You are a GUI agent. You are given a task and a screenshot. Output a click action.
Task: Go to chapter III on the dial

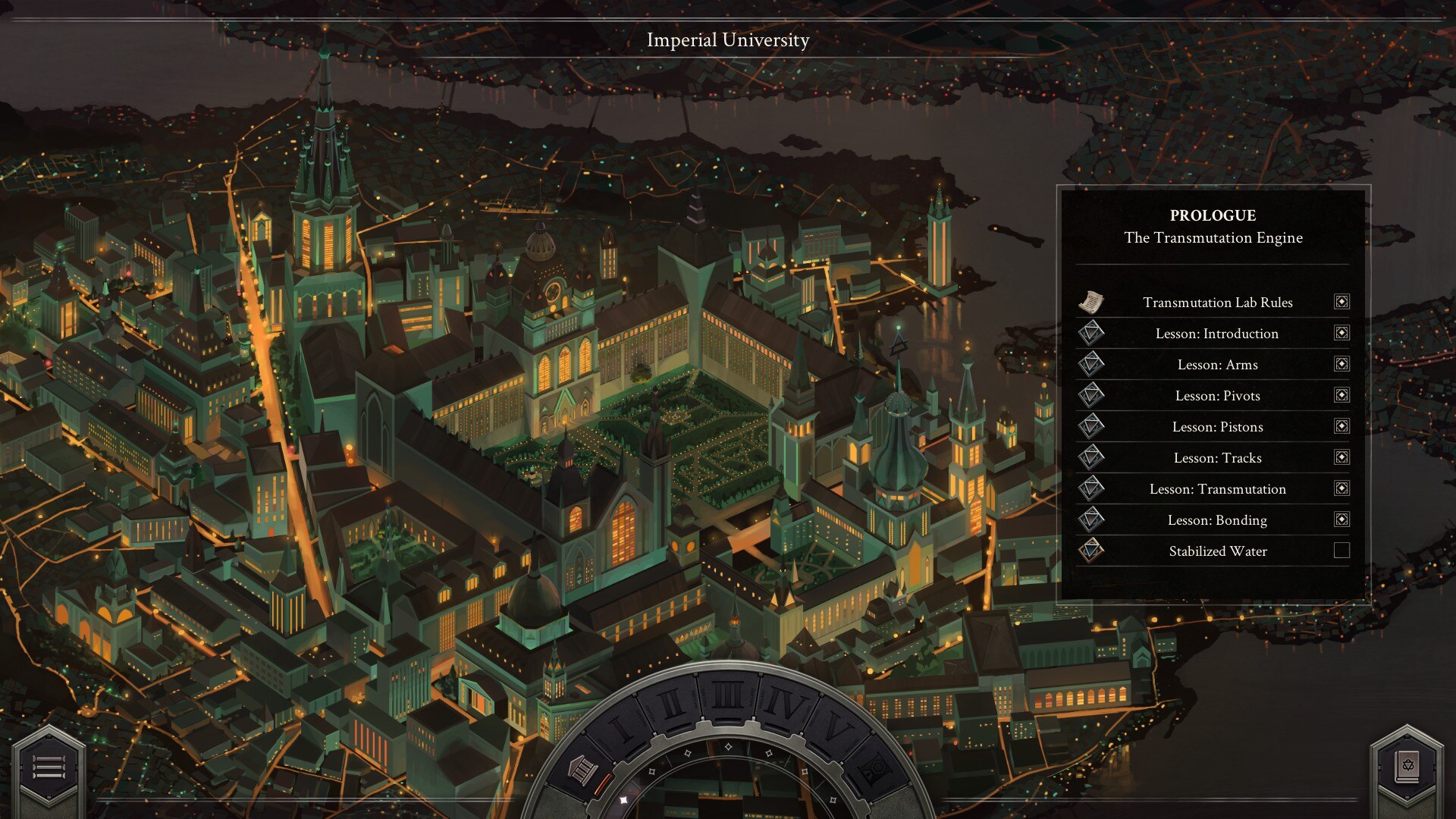click(728, 695)
